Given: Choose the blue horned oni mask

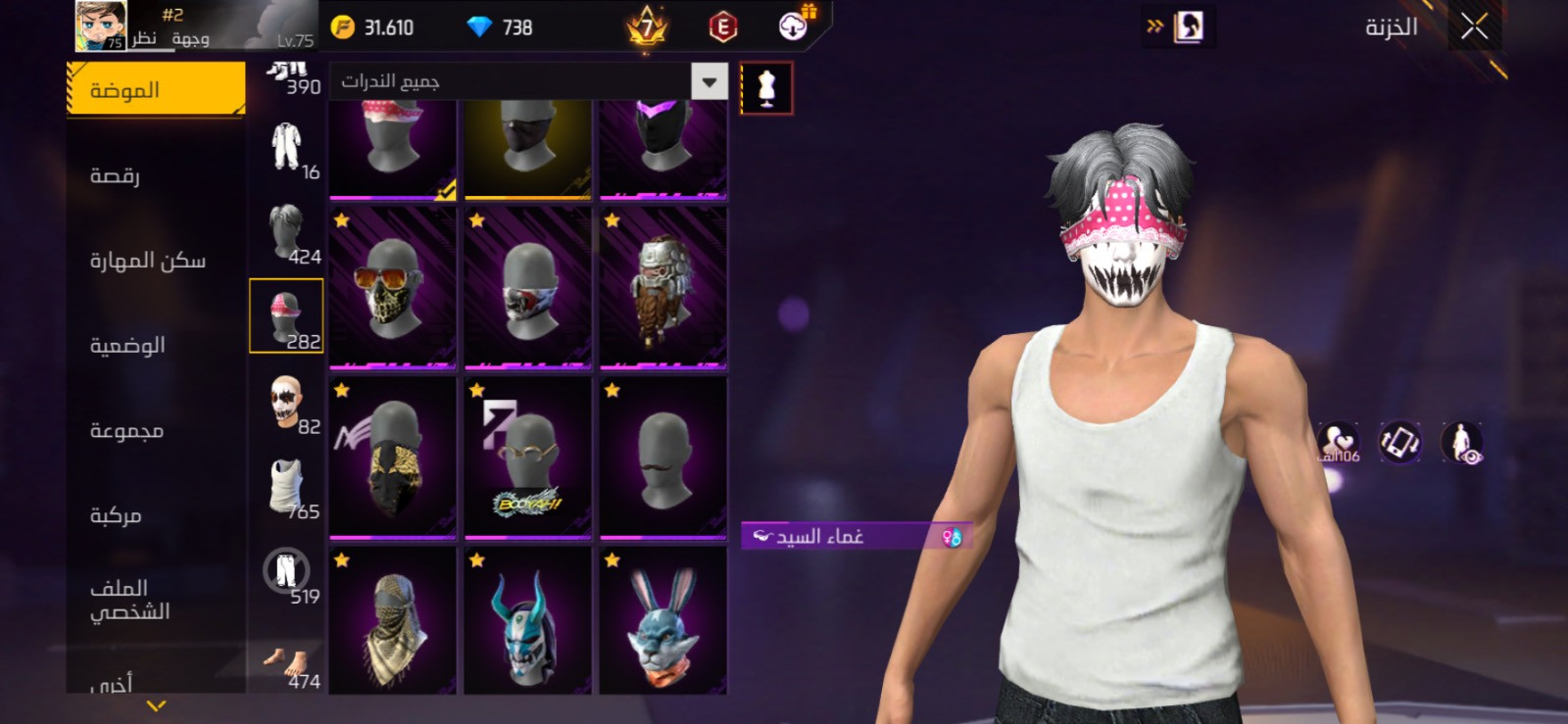Looking at the screenshot, I should (x=528, y=621).
